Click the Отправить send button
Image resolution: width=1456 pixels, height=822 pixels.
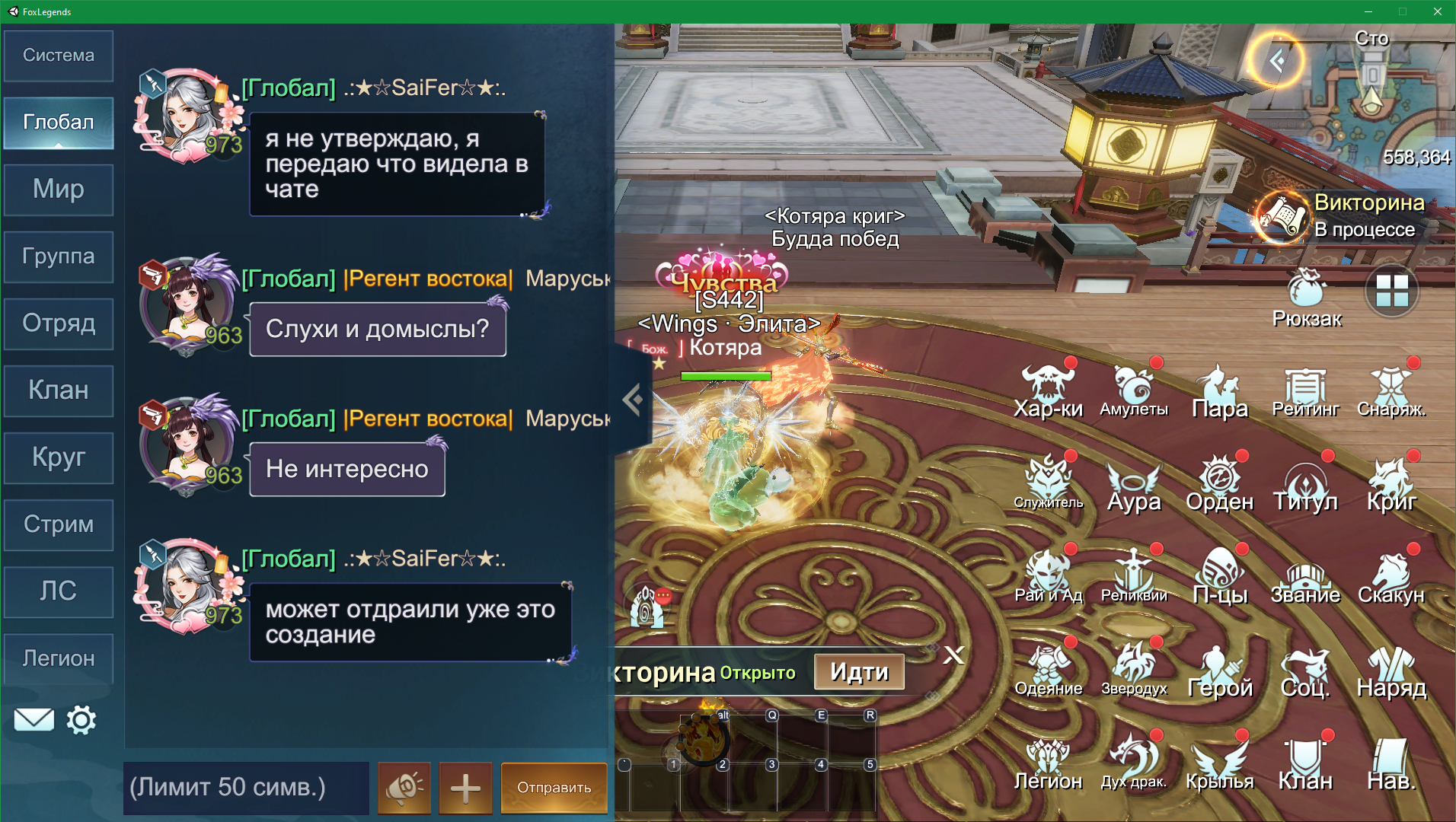pyautogui.click(x=554, y=787)
